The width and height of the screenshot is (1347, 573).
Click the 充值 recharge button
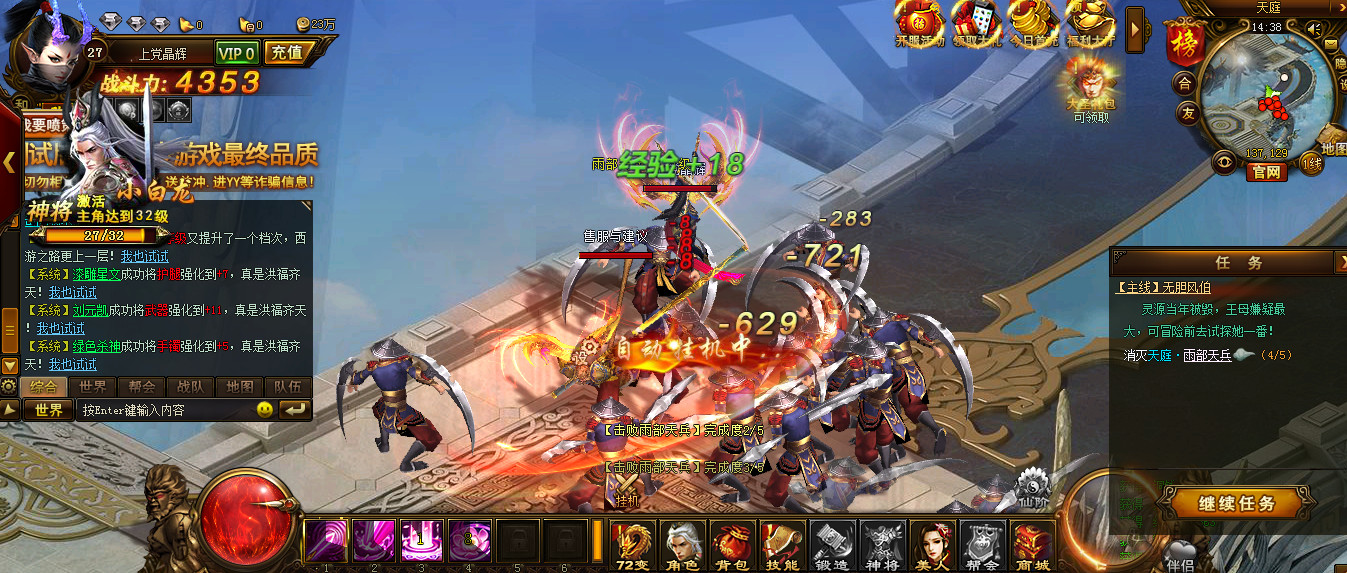(288, 52)
